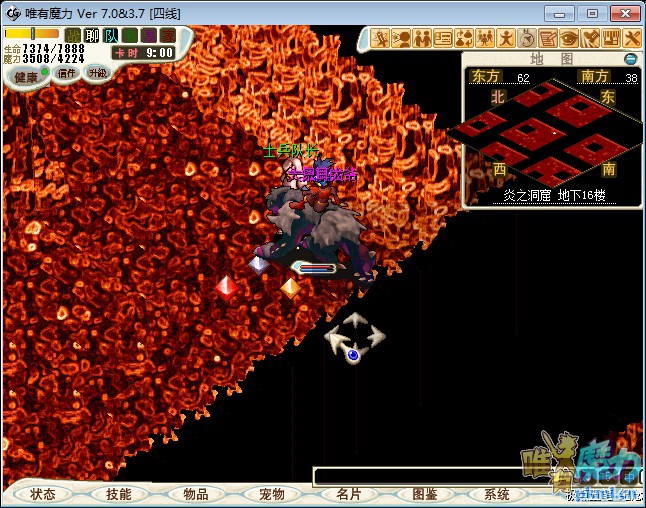Toggle the 队 team mode button

111,36
